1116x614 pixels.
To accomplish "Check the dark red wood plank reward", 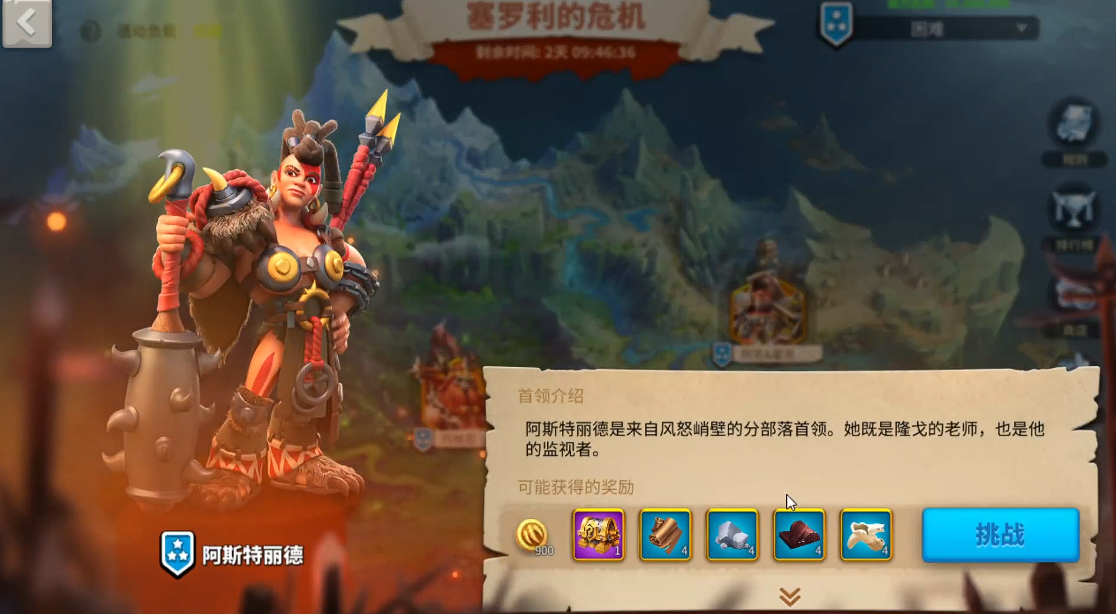I will (x=799, y=535).
